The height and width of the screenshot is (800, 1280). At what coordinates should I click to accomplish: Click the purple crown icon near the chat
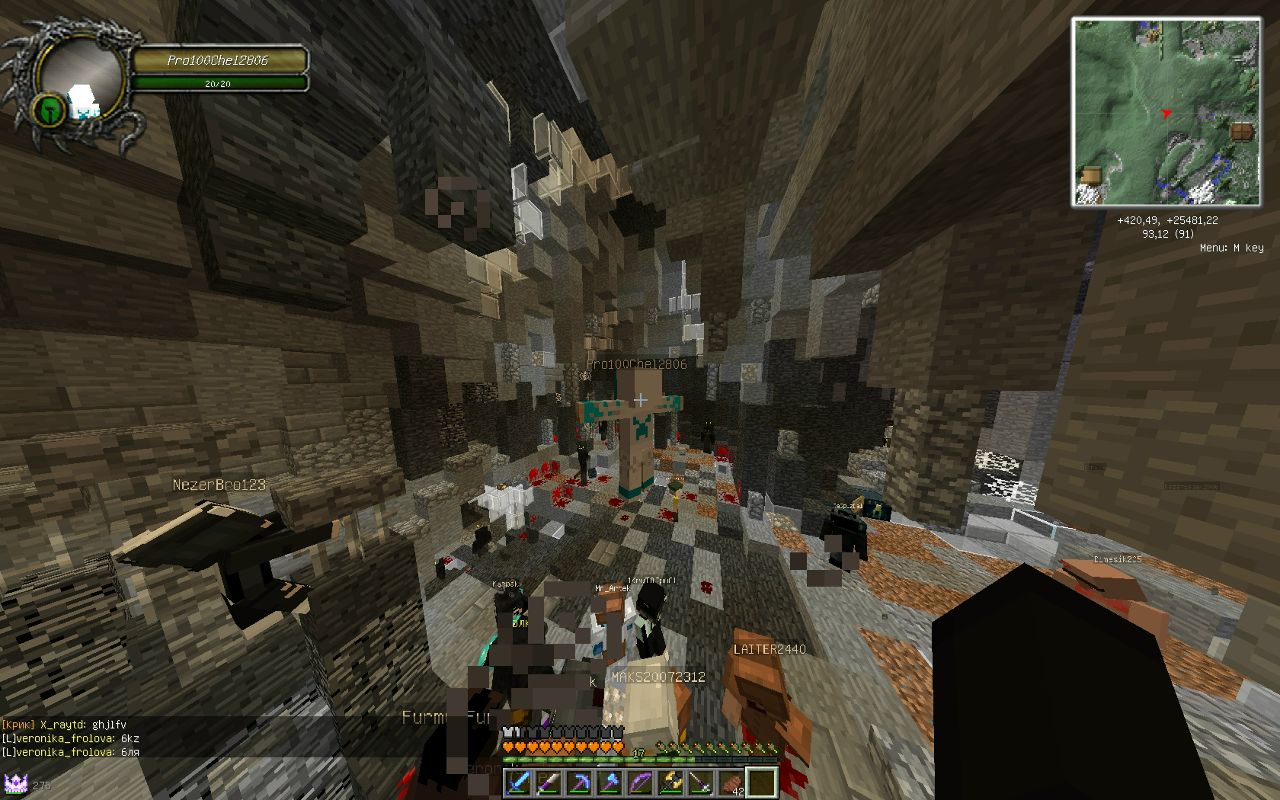[15, 783]
